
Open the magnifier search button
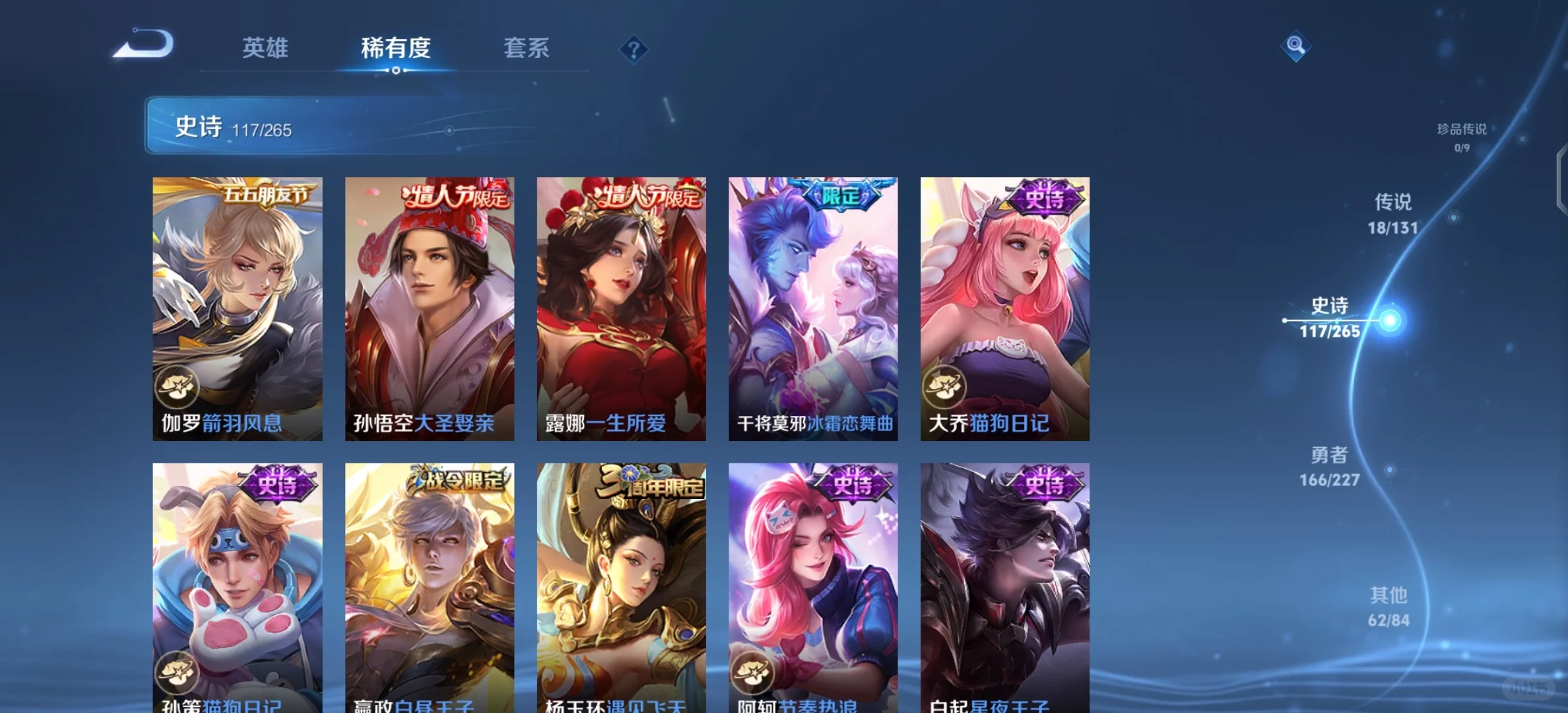(1295, 46)
